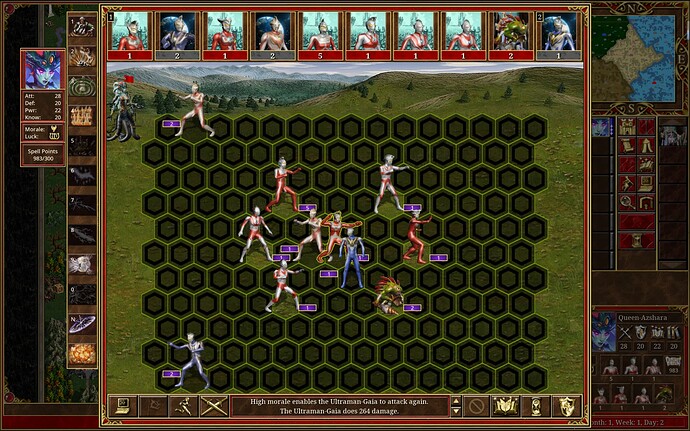690x431 pixels.
Task: Retreat from combat using the running man button
Action: 184,406
